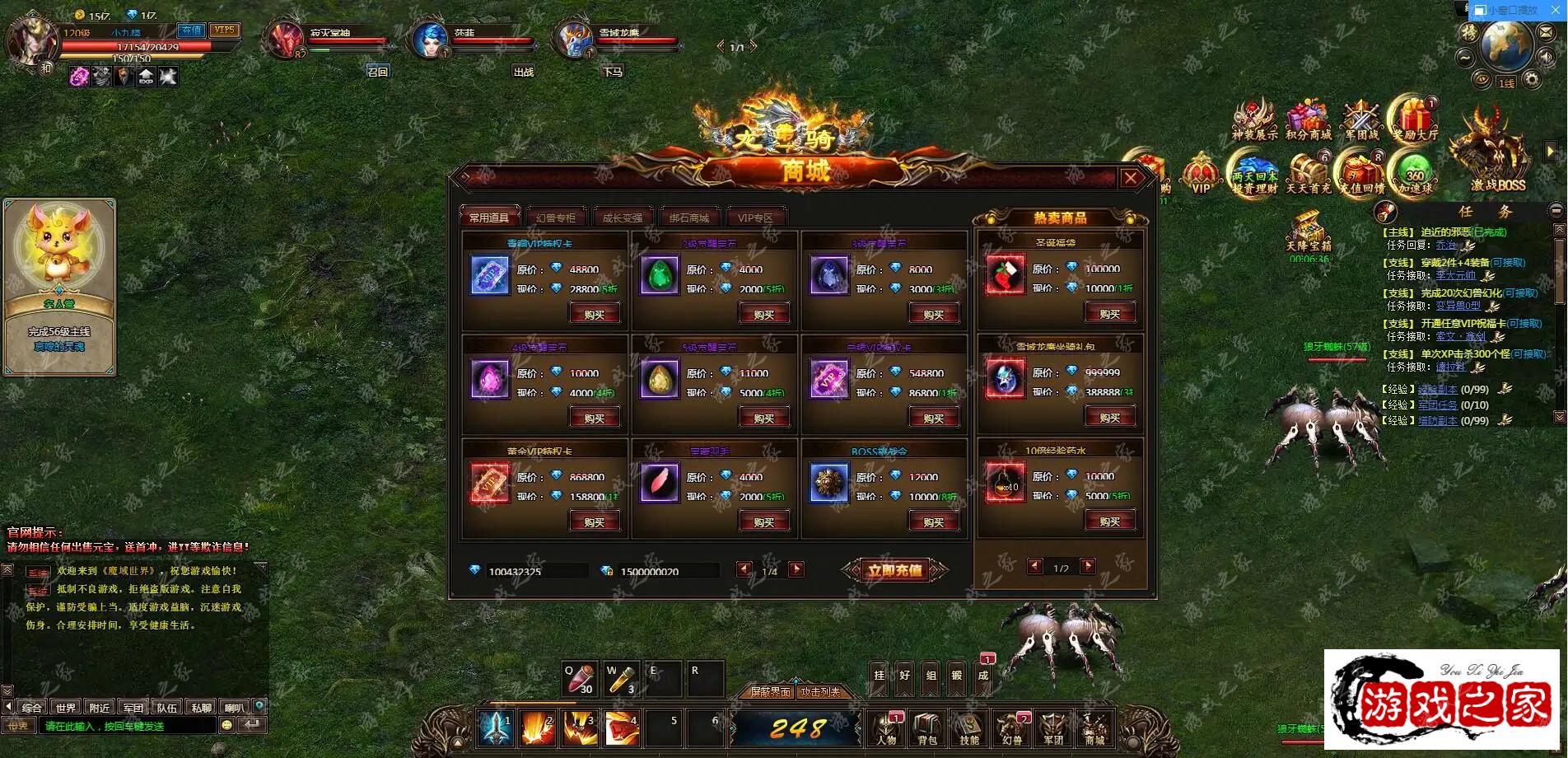Buy the 青铜VIP特权卡 item
Image resolution: width=1568 pixels, height=758 pixels.
click(x=594, y=314)
